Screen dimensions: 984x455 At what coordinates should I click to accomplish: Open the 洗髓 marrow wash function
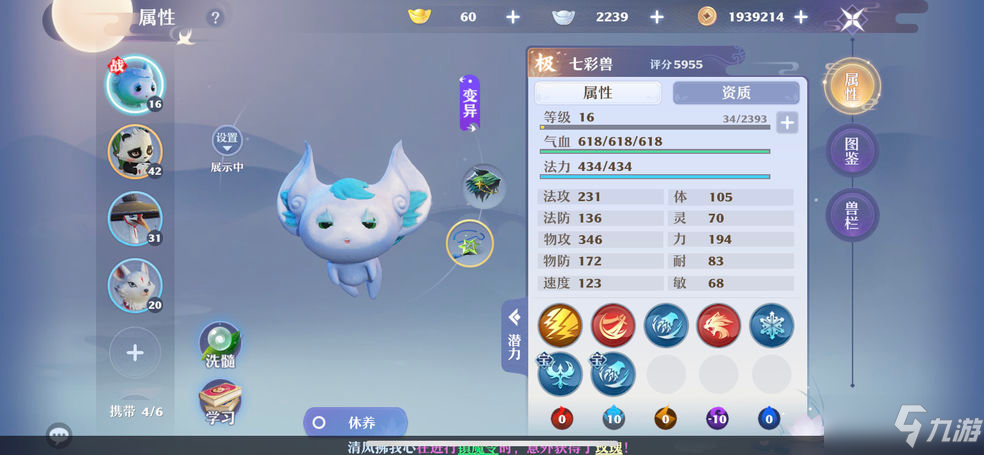coord(219,345)
